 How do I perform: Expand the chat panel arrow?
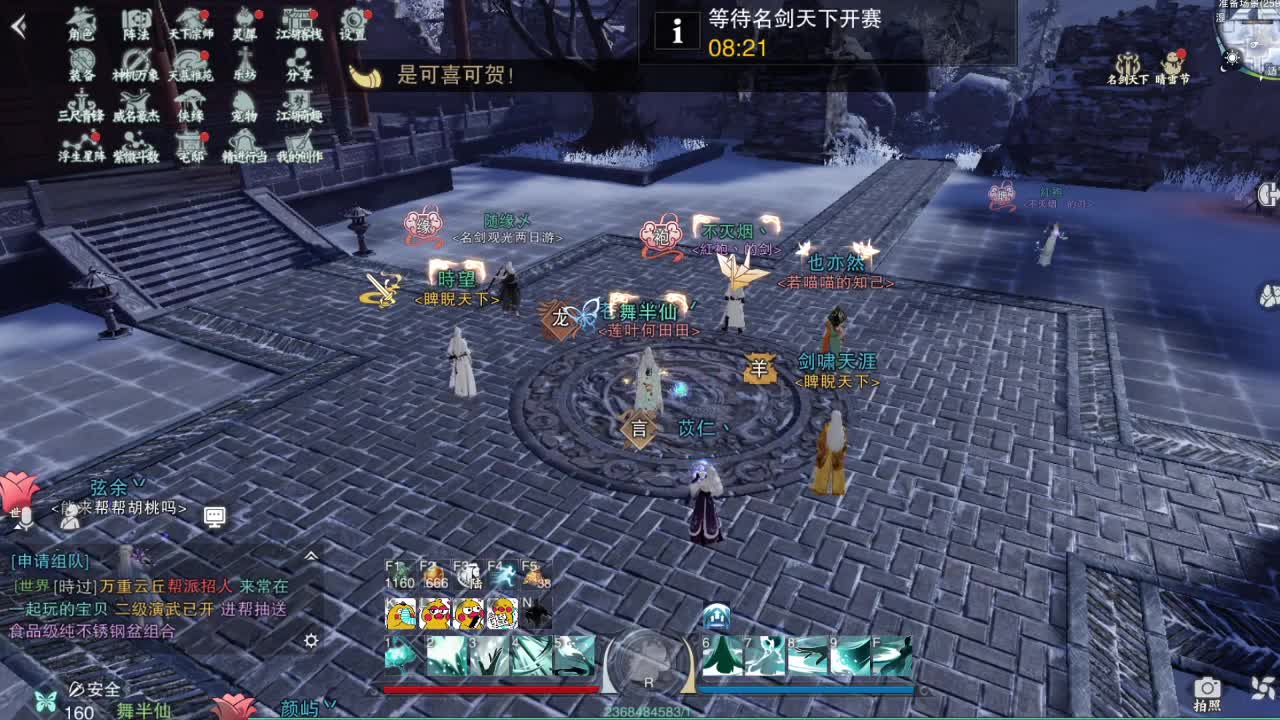coord(313,555)
